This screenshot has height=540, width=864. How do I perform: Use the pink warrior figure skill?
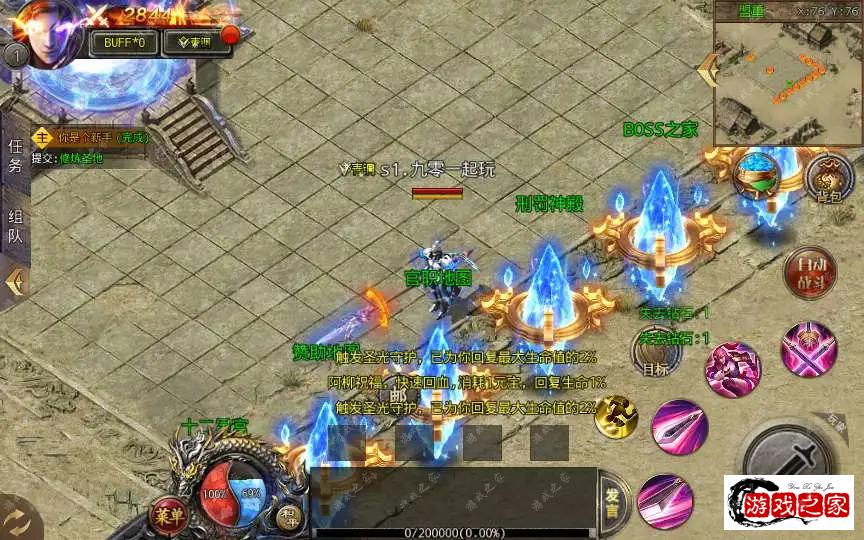[732, 369]
